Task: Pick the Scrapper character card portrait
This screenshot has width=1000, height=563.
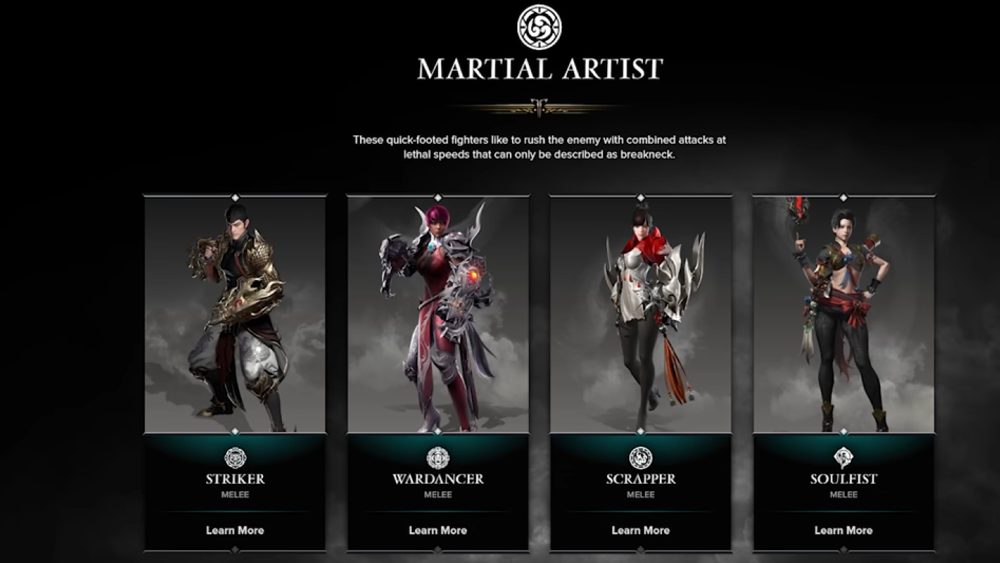Action: [x=641, y=315]
